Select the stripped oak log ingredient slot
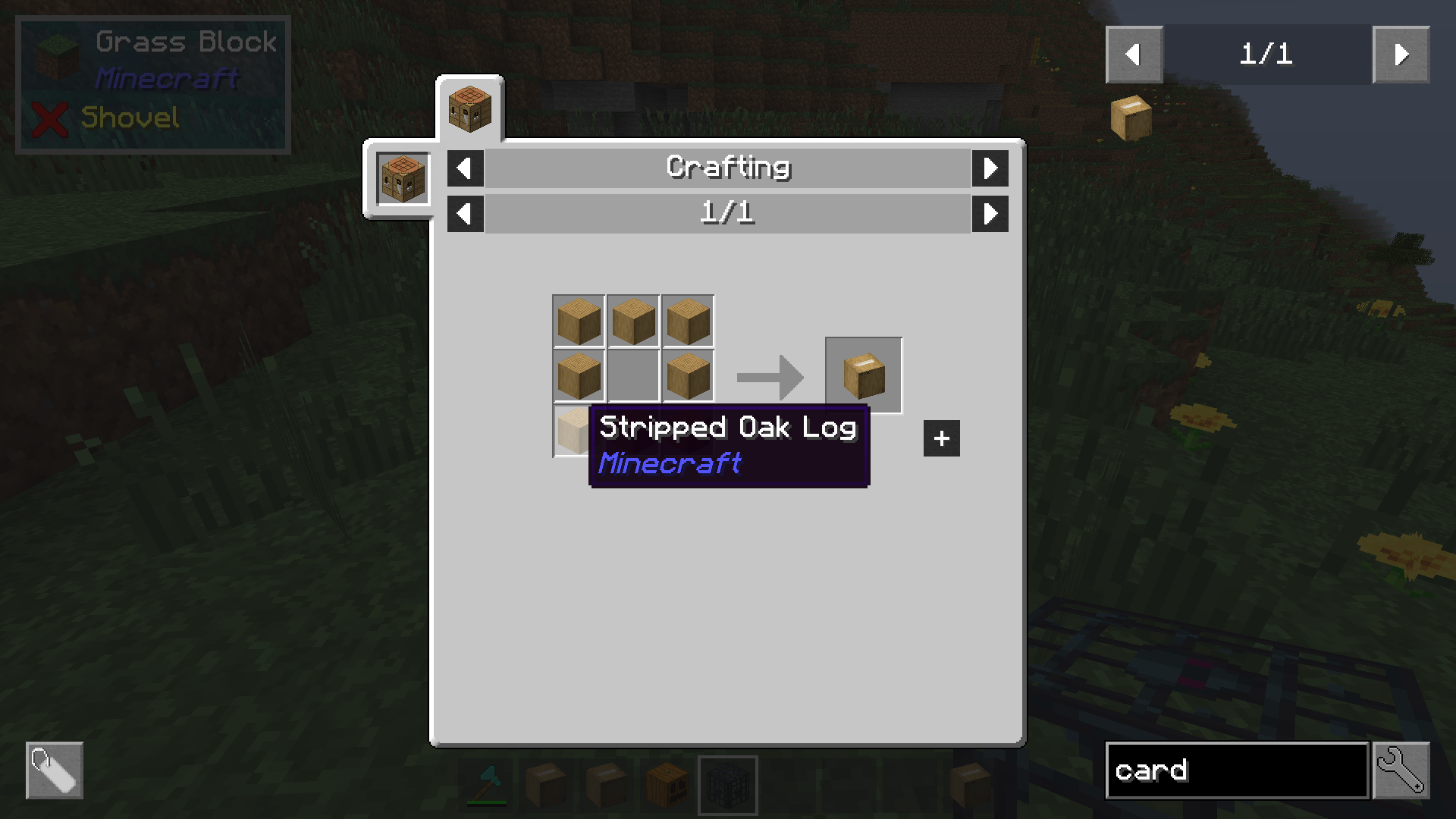 [572, 431]
